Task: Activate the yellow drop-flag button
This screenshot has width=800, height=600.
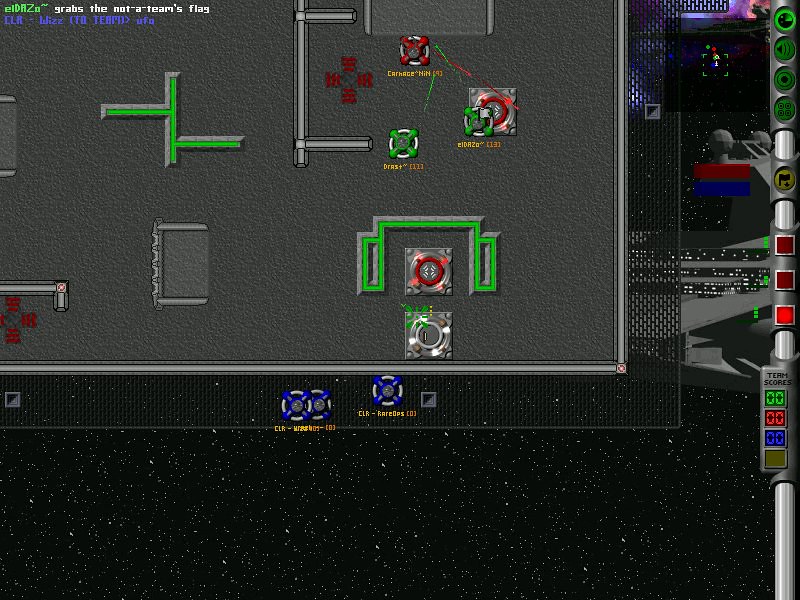Action: pyautogui.click(x=785, y=179)
